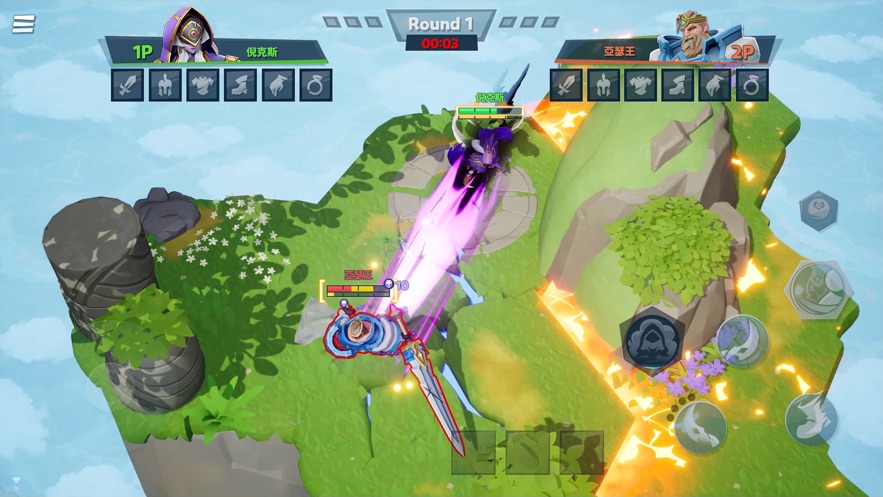Screen dimensions: 883x497
Task: Open the hamburger menu
Action: point(23,24)
